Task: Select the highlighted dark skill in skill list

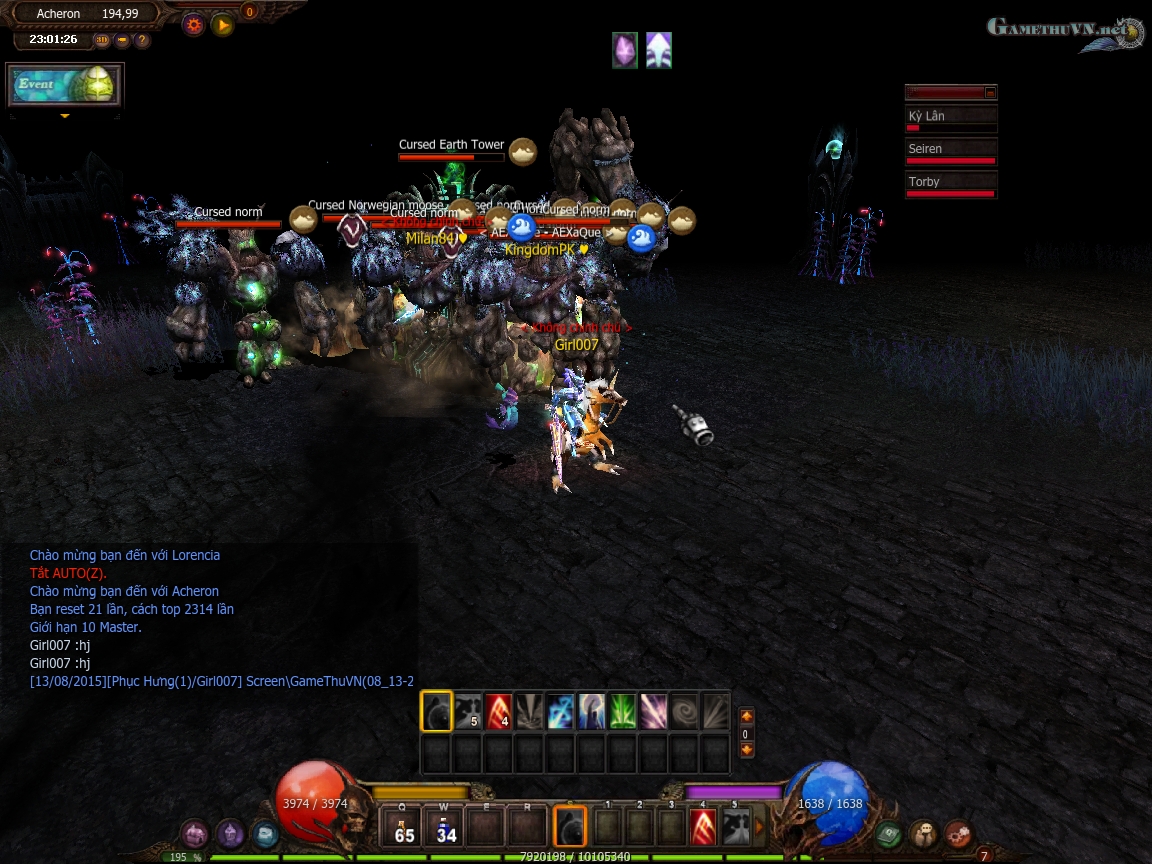Action: 437,711
